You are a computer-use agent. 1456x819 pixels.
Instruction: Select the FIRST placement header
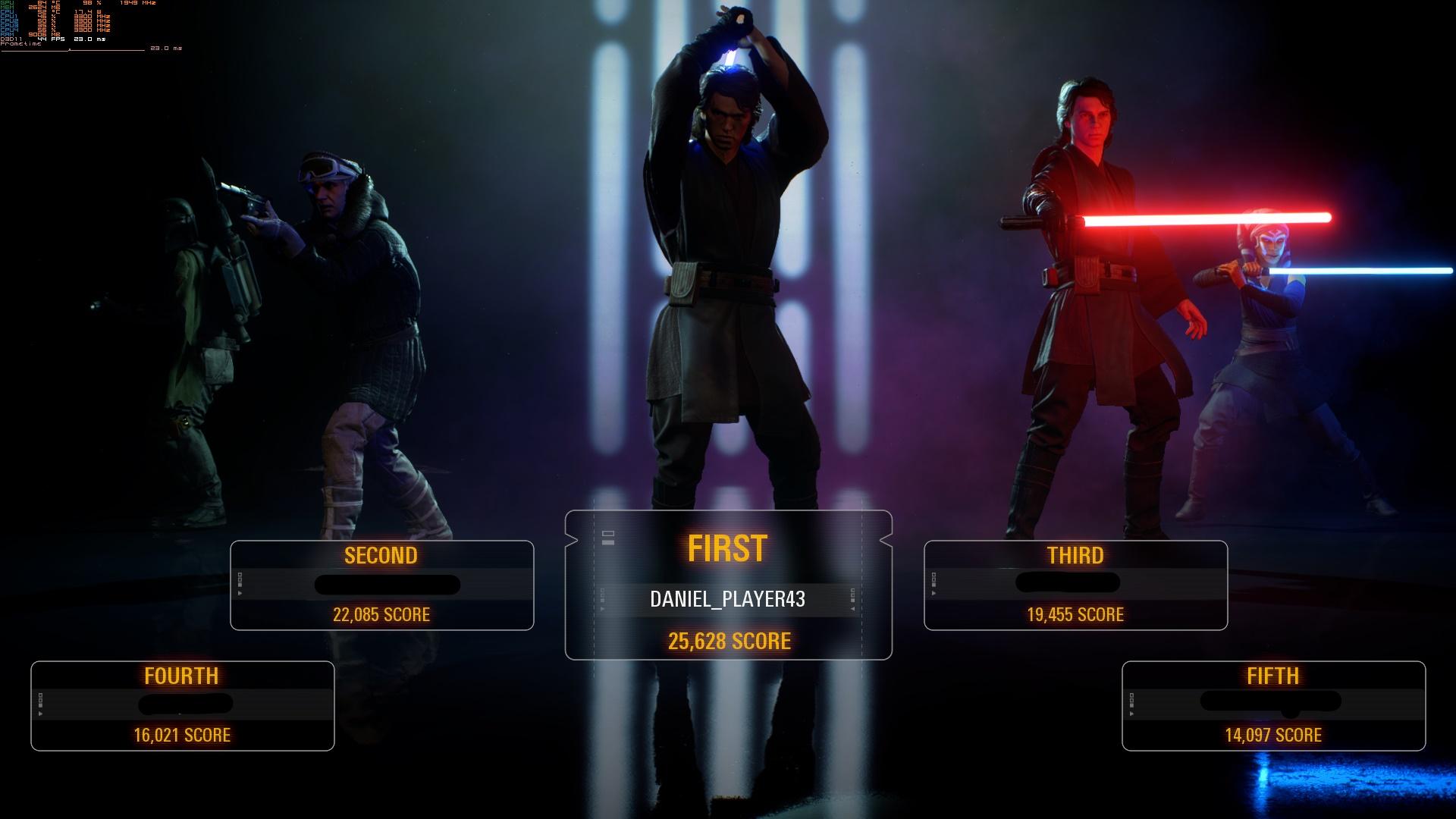(730, 548)
